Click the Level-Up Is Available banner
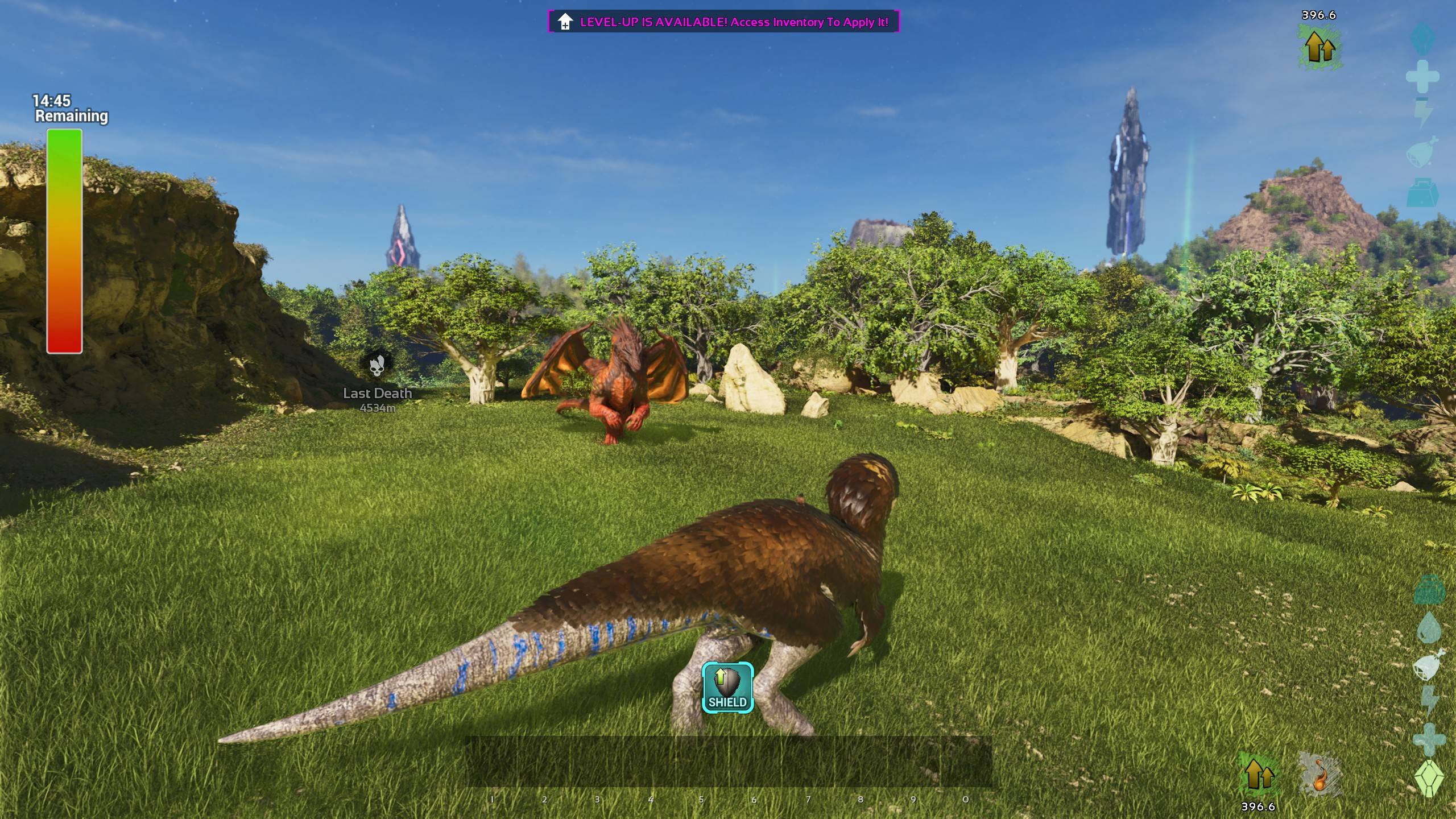 pyautogui.click(x=723, y=22)
